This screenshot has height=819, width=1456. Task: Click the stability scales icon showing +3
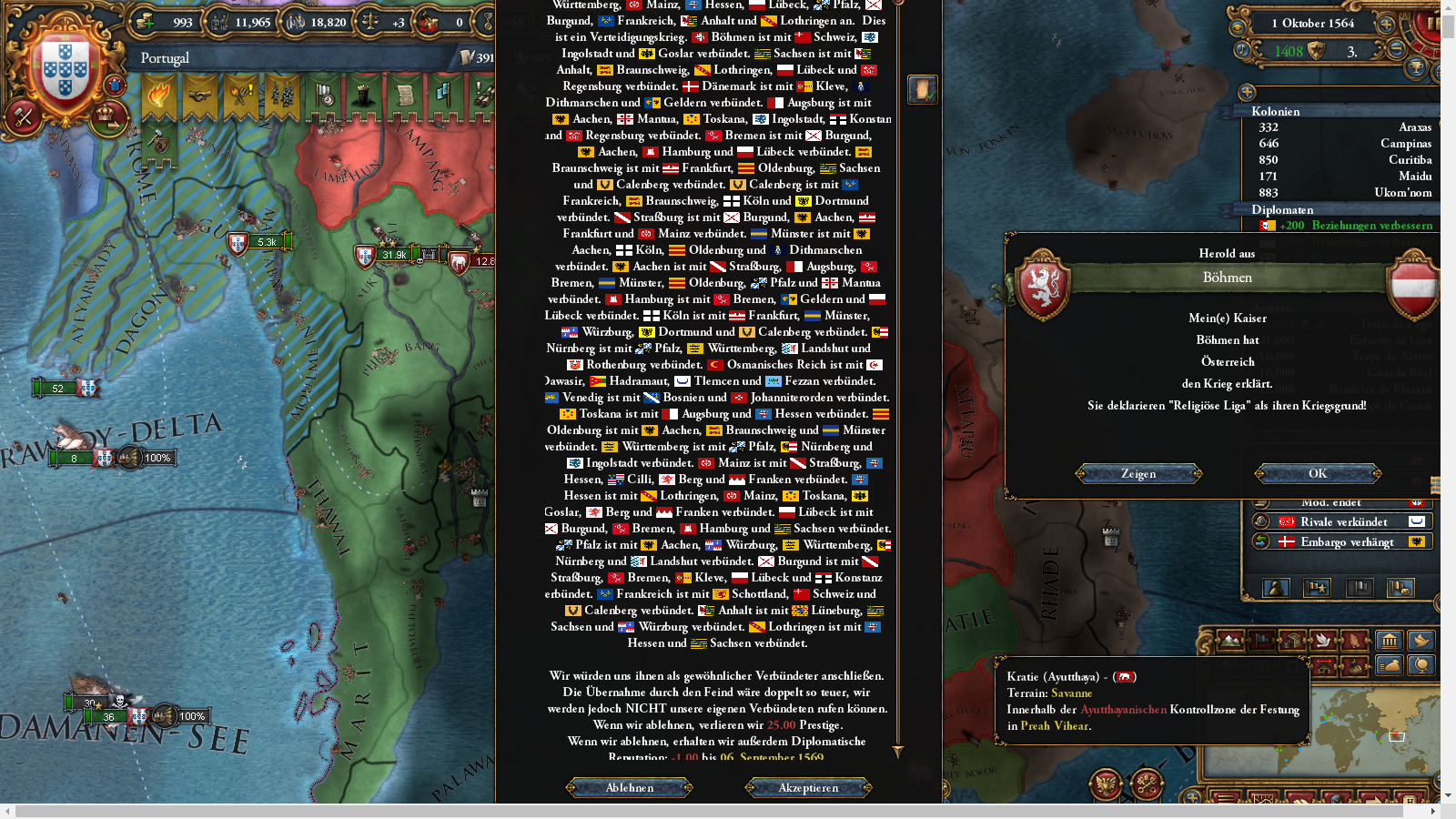[x=371, y=22]
